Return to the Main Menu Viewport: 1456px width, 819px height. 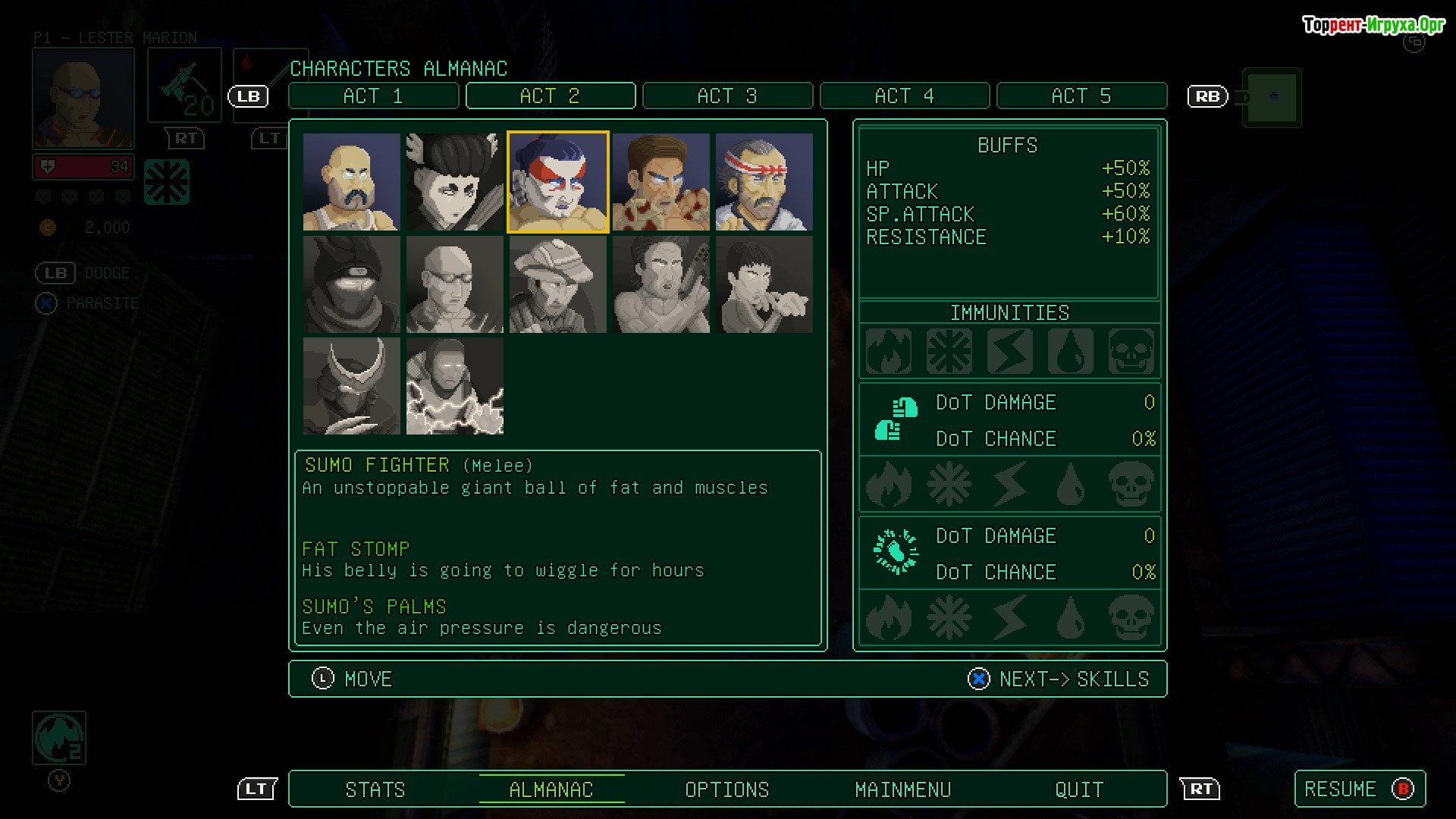[902, 789]
